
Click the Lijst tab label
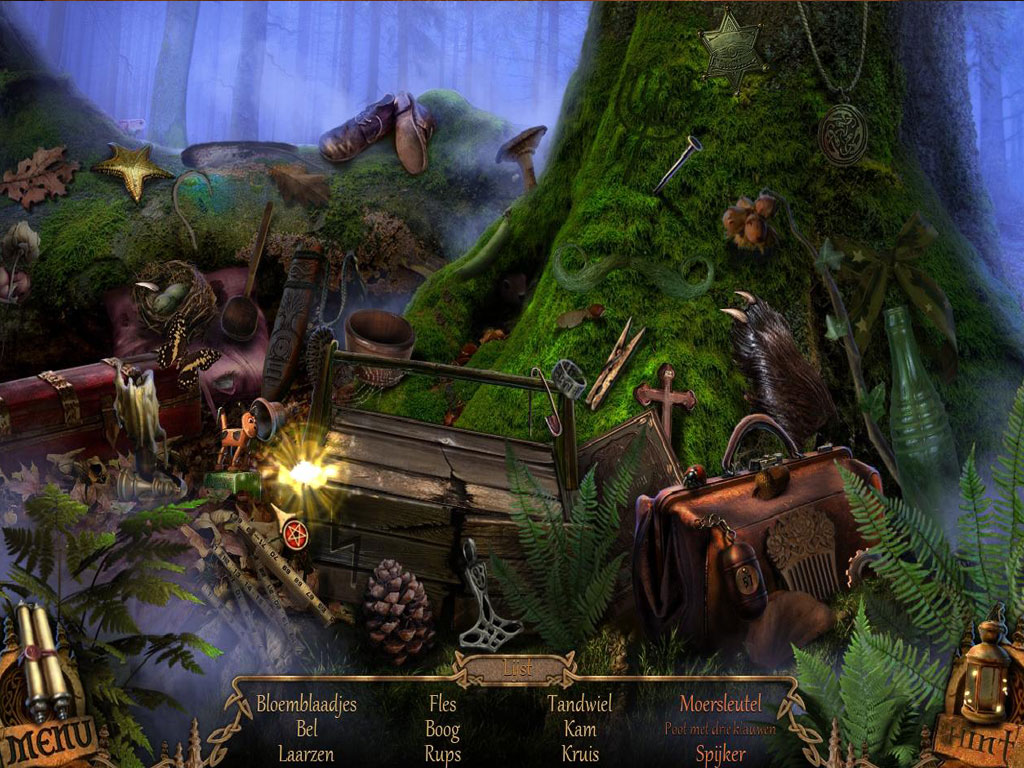[x=516, y=667]
